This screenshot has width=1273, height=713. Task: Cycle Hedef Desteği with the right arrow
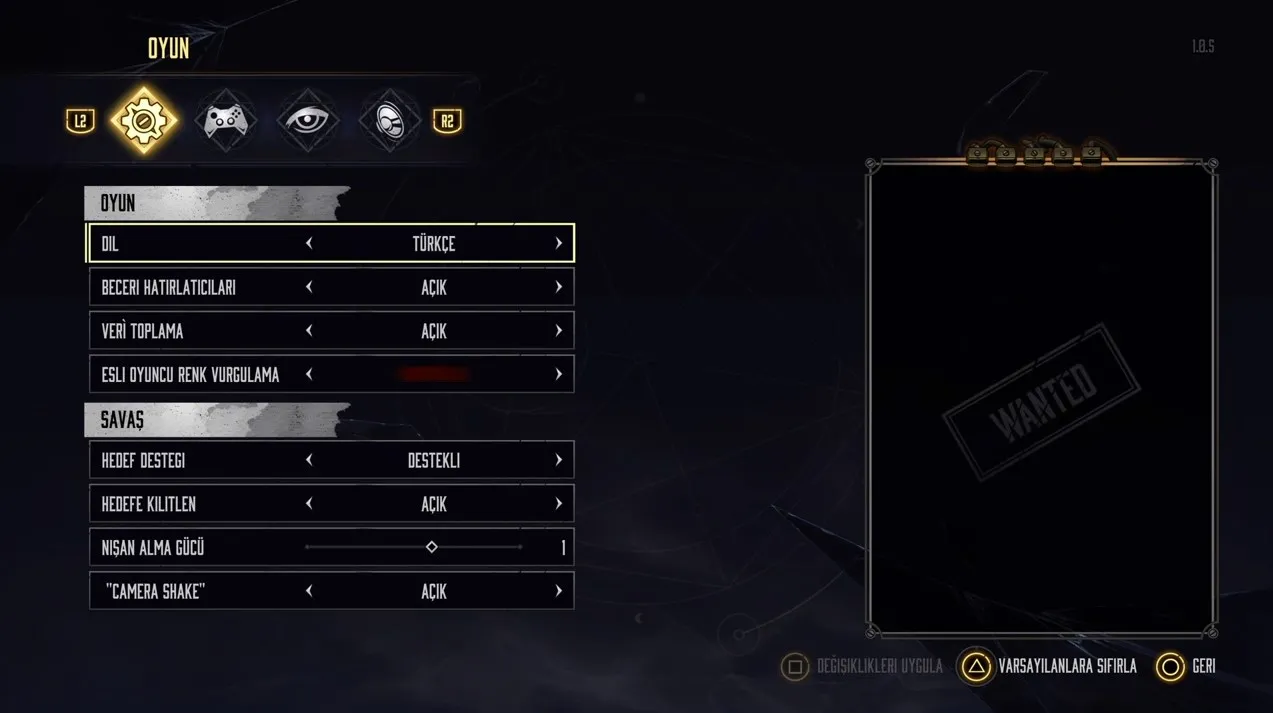coord(558,461)
